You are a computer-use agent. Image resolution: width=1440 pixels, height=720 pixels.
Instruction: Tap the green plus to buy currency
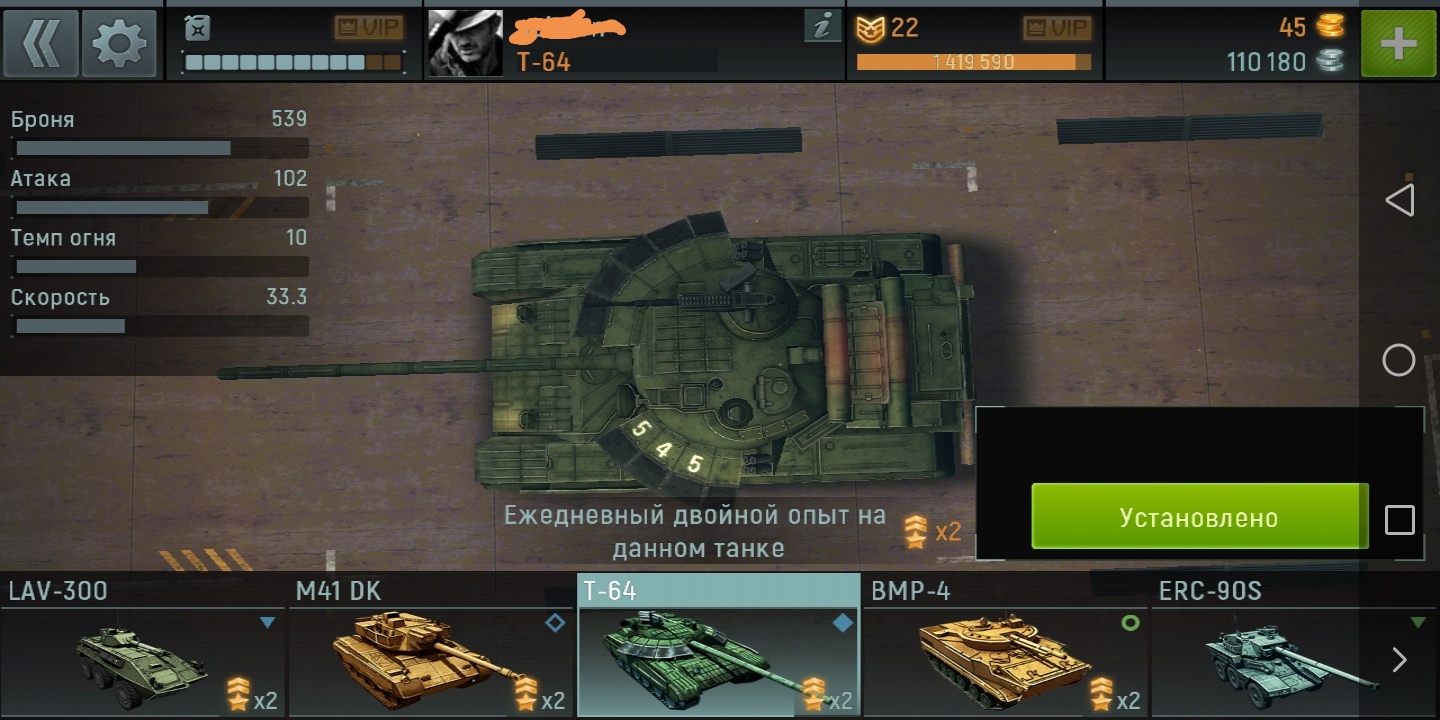point(1398,44)
